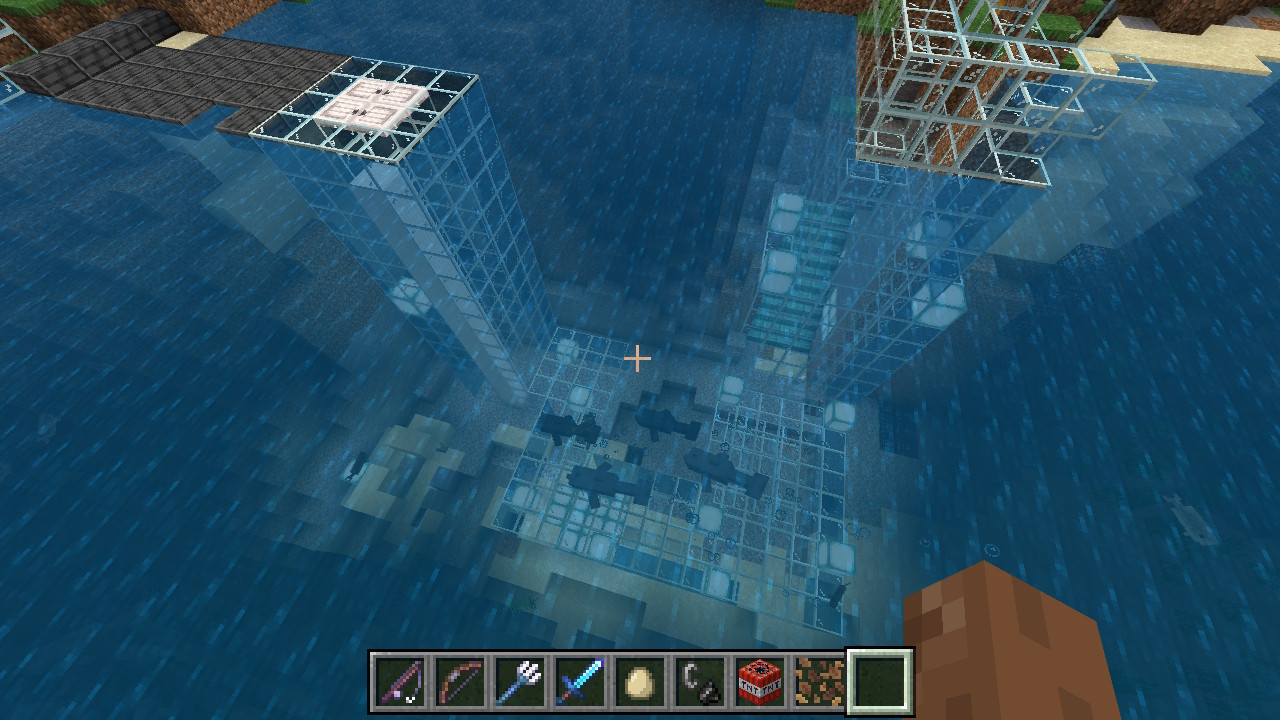Choose the TNT block slot

pyautogui.click(x=760, y=683)
